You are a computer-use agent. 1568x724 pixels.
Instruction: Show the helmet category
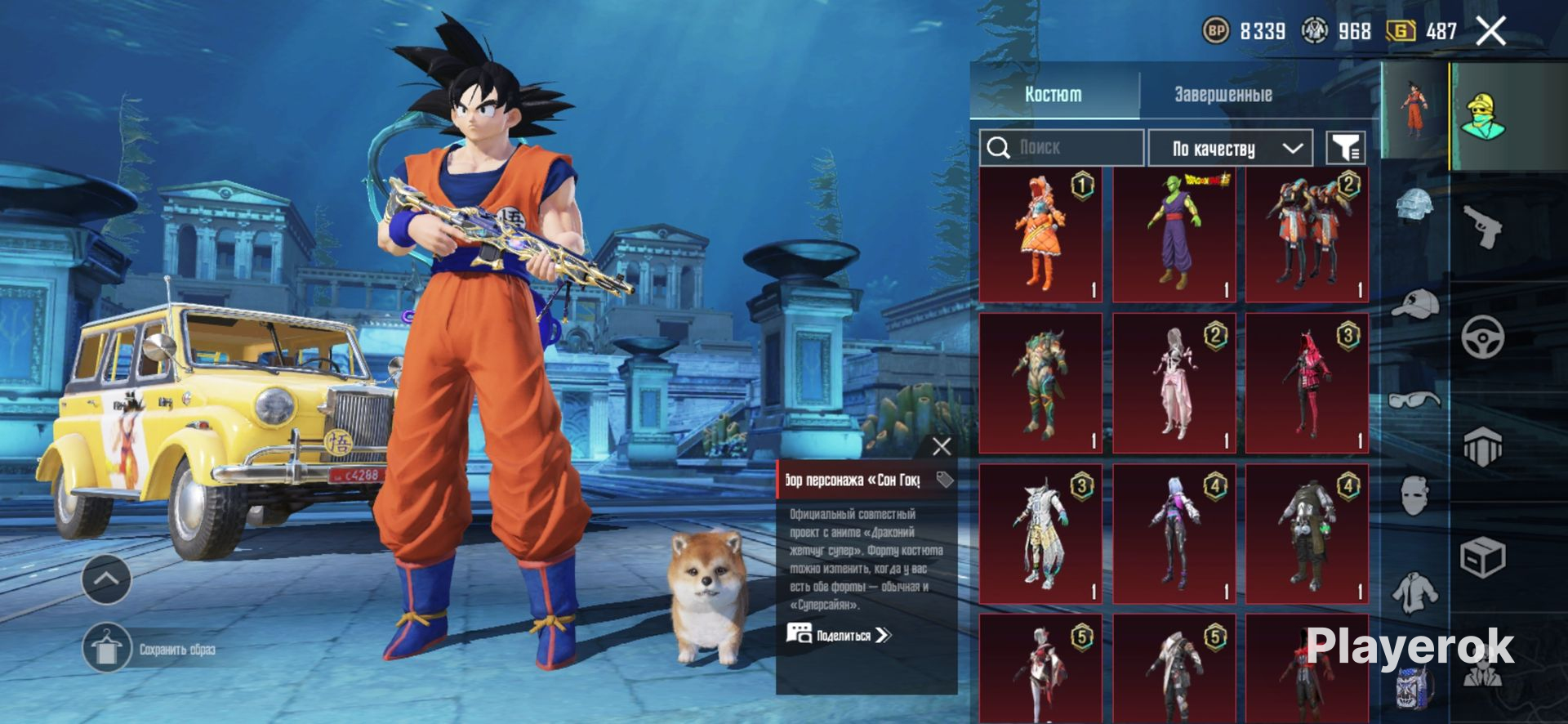click(x=1415, y=204)
